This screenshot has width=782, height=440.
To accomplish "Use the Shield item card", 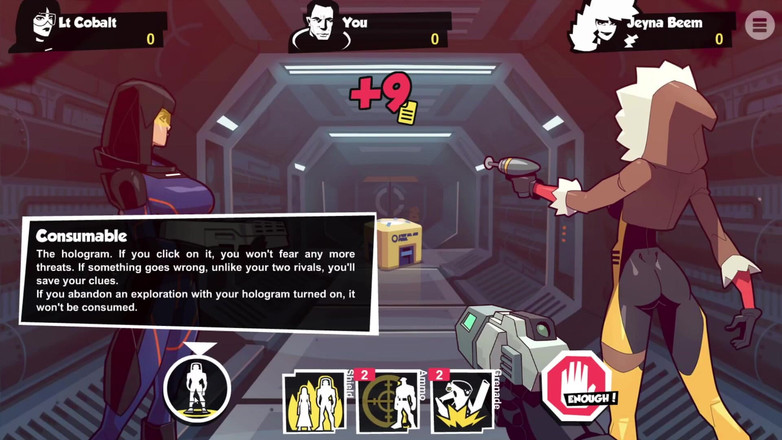I will coord(316,402).
